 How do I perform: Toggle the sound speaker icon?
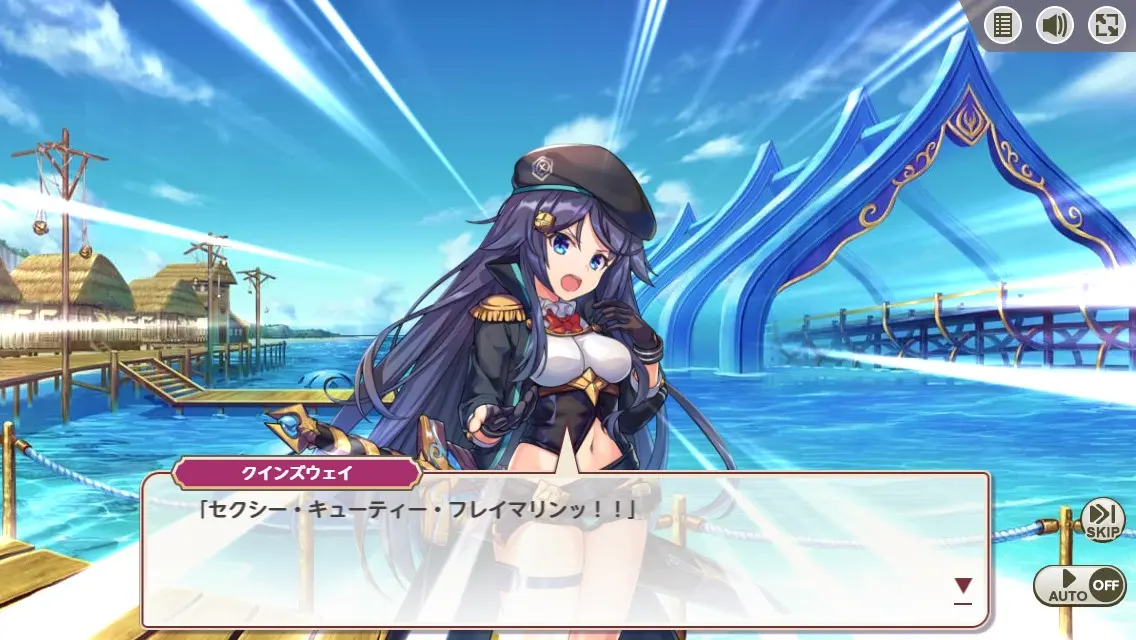tap(1055, 26)
